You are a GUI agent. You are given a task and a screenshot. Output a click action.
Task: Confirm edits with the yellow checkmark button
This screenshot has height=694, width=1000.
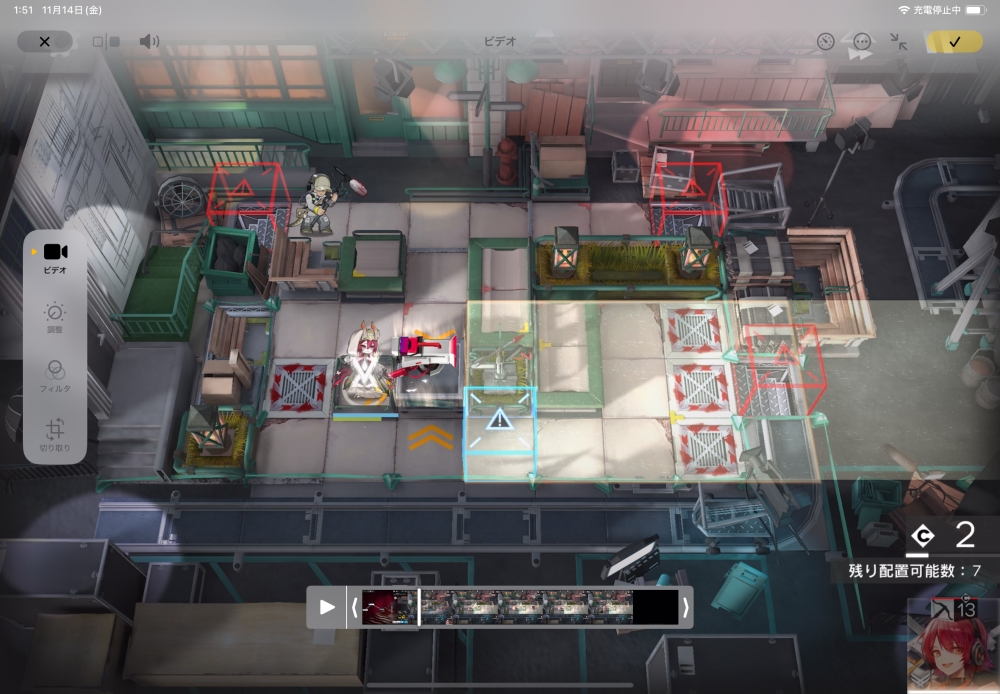tap(954, 42)
